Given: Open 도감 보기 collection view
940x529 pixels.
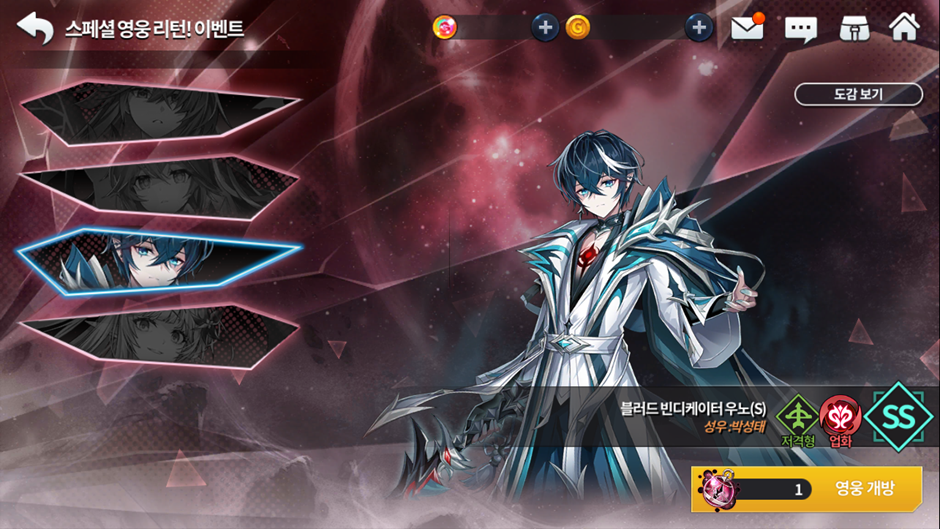Looking at the screenshot, I should tap(858, 94).
